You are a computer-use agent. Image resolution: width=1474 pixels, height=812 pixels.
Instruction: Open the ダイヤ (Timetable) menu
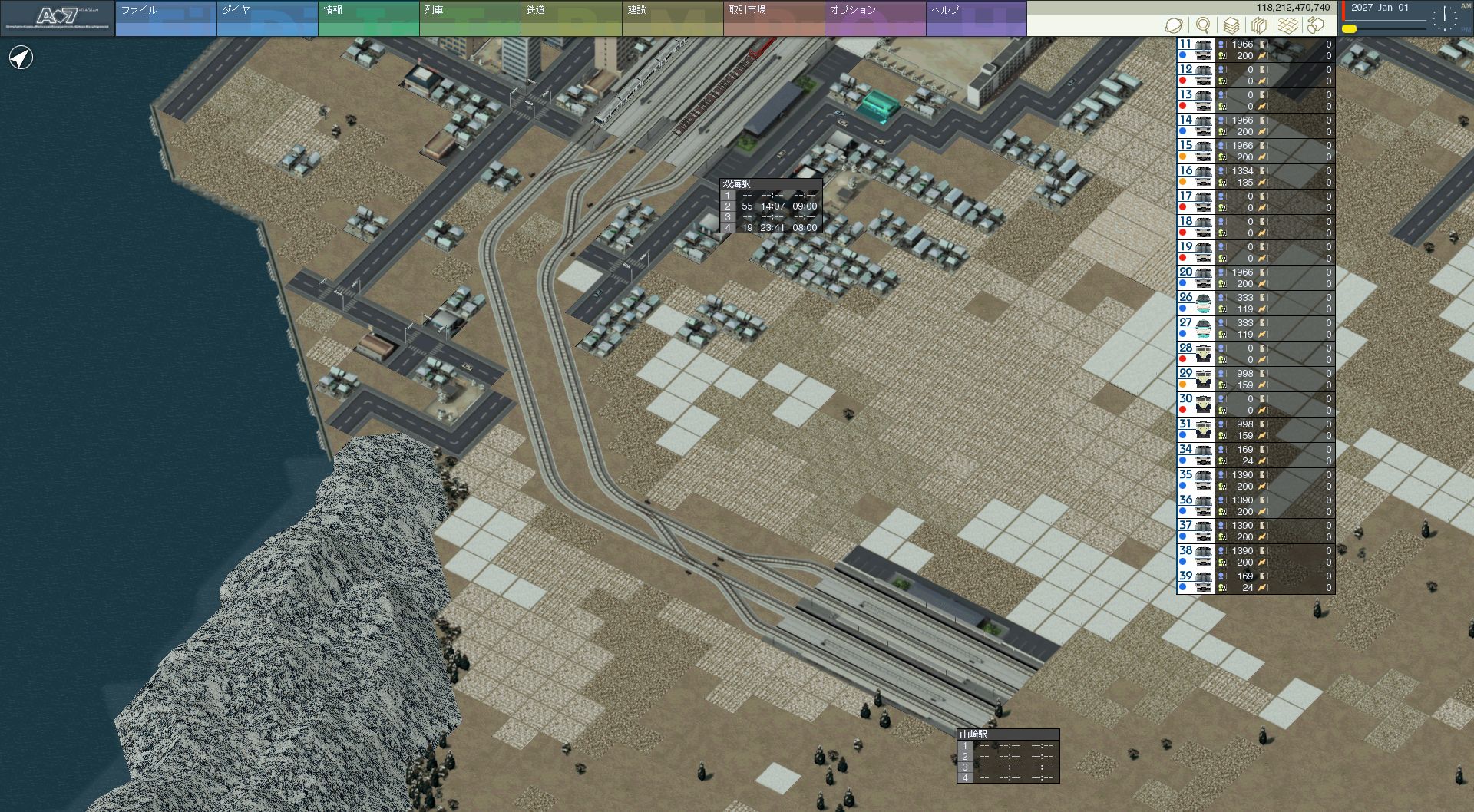coord(266,18)
